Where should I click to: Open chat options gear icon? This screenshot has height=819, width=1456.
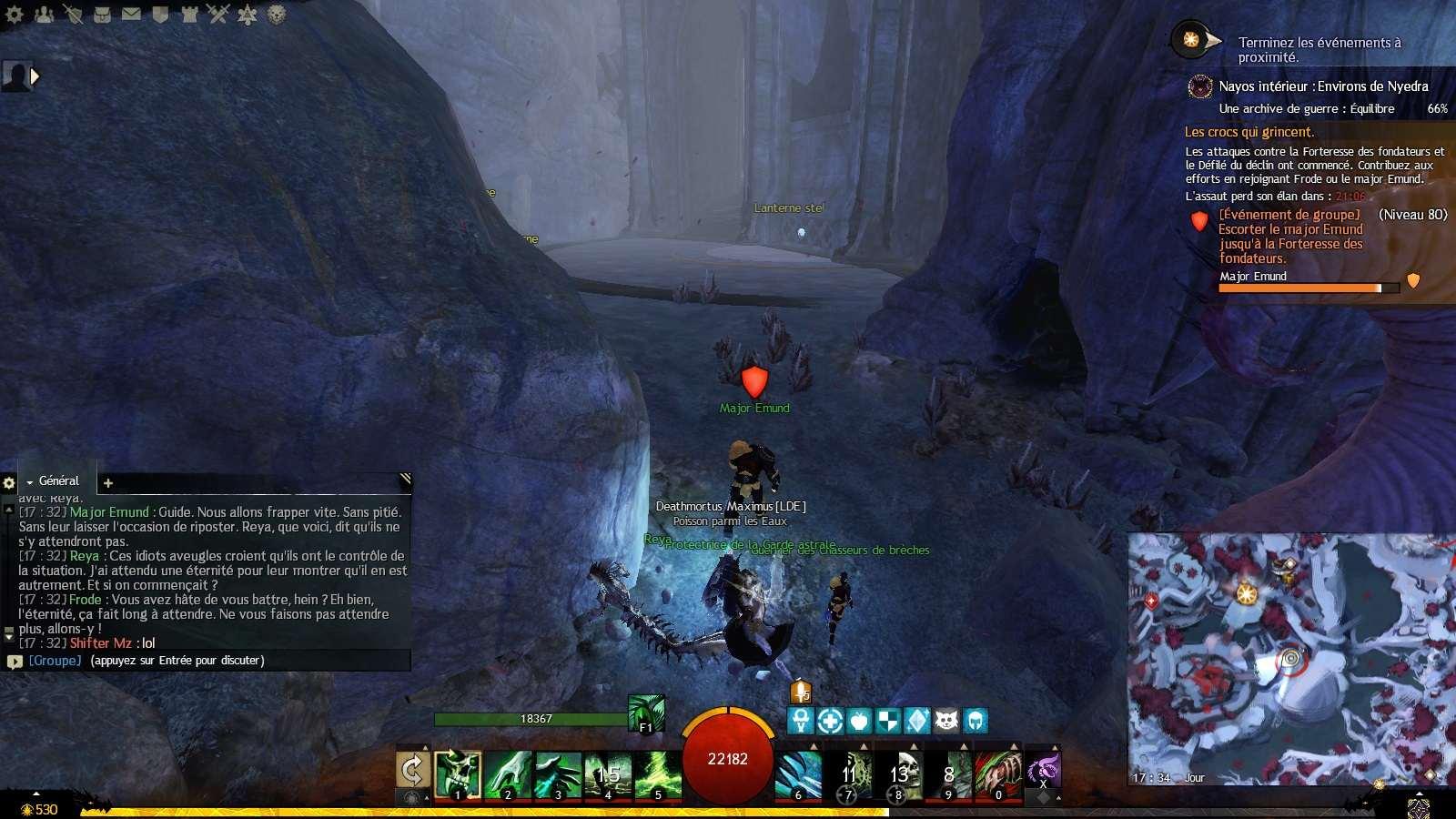[9, 483]
